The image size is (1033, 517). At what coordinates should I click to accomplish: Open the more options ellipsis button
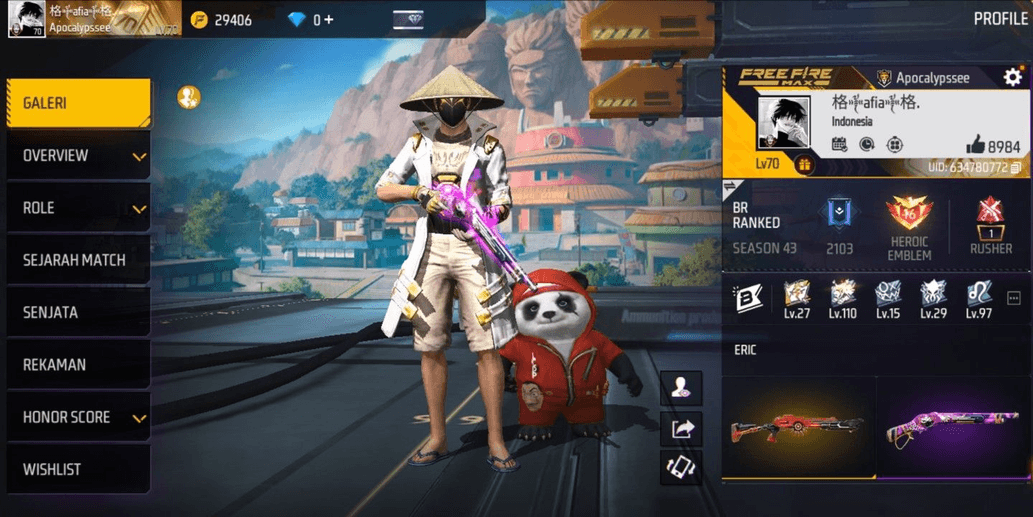[x=1014, y=299]
